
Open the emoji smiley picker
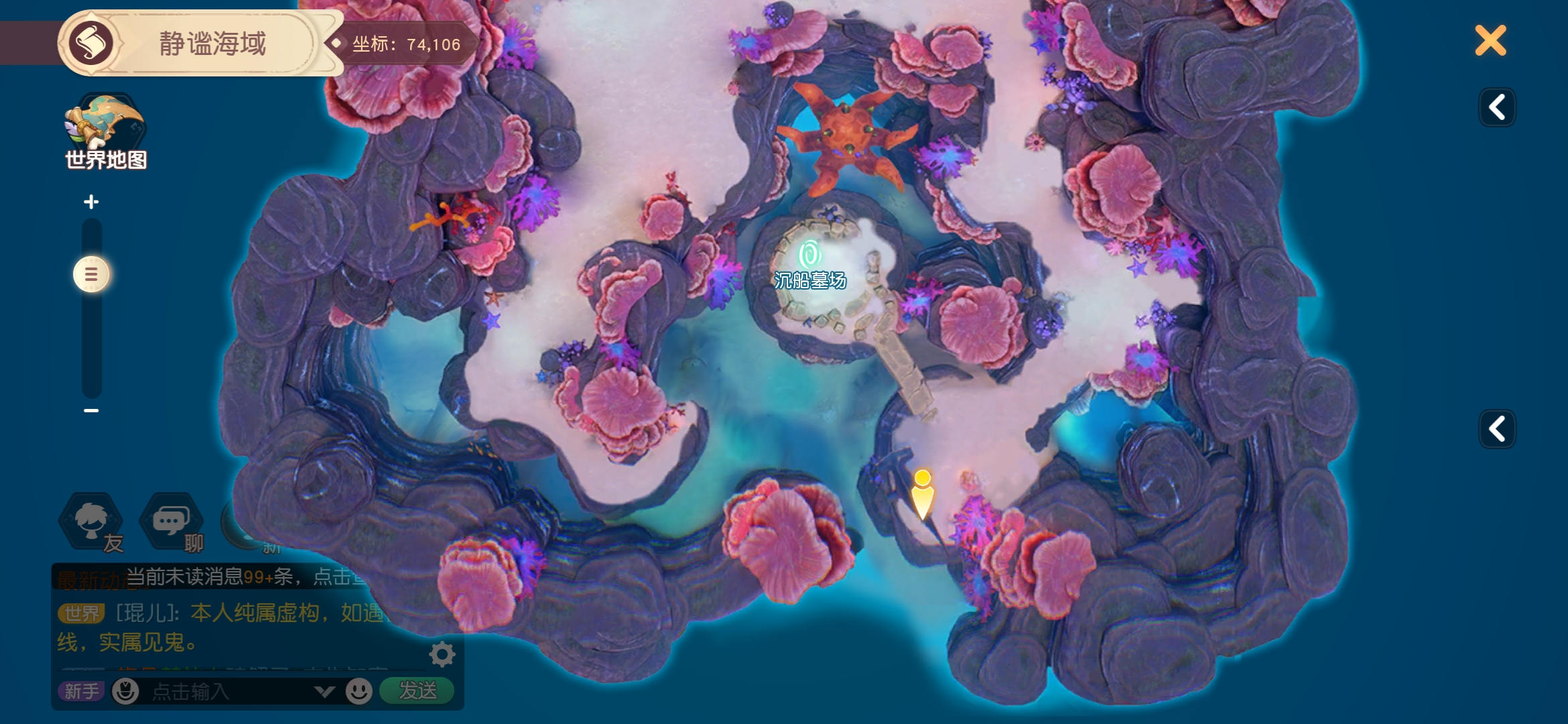(359, 691)
